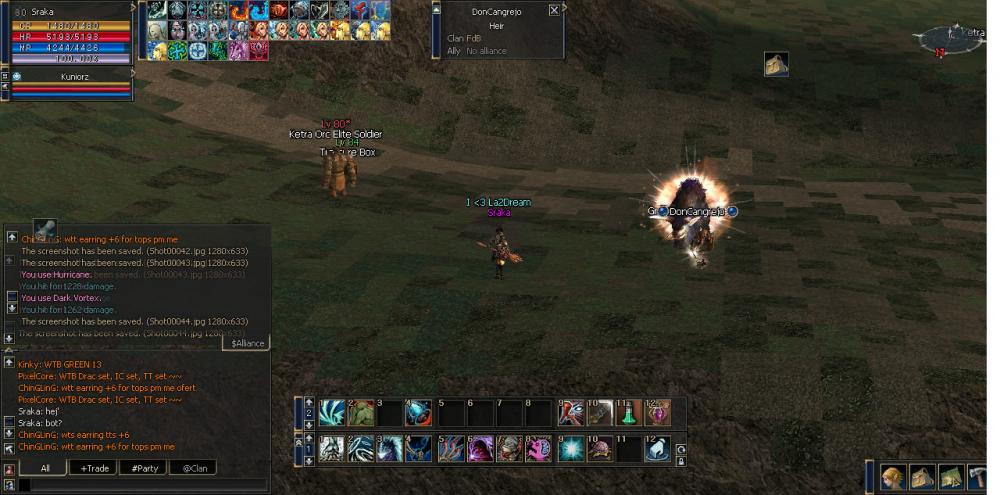Open the radar compass map
Viewport: 1000px width, 495px height.
click(x=954, y=38)
